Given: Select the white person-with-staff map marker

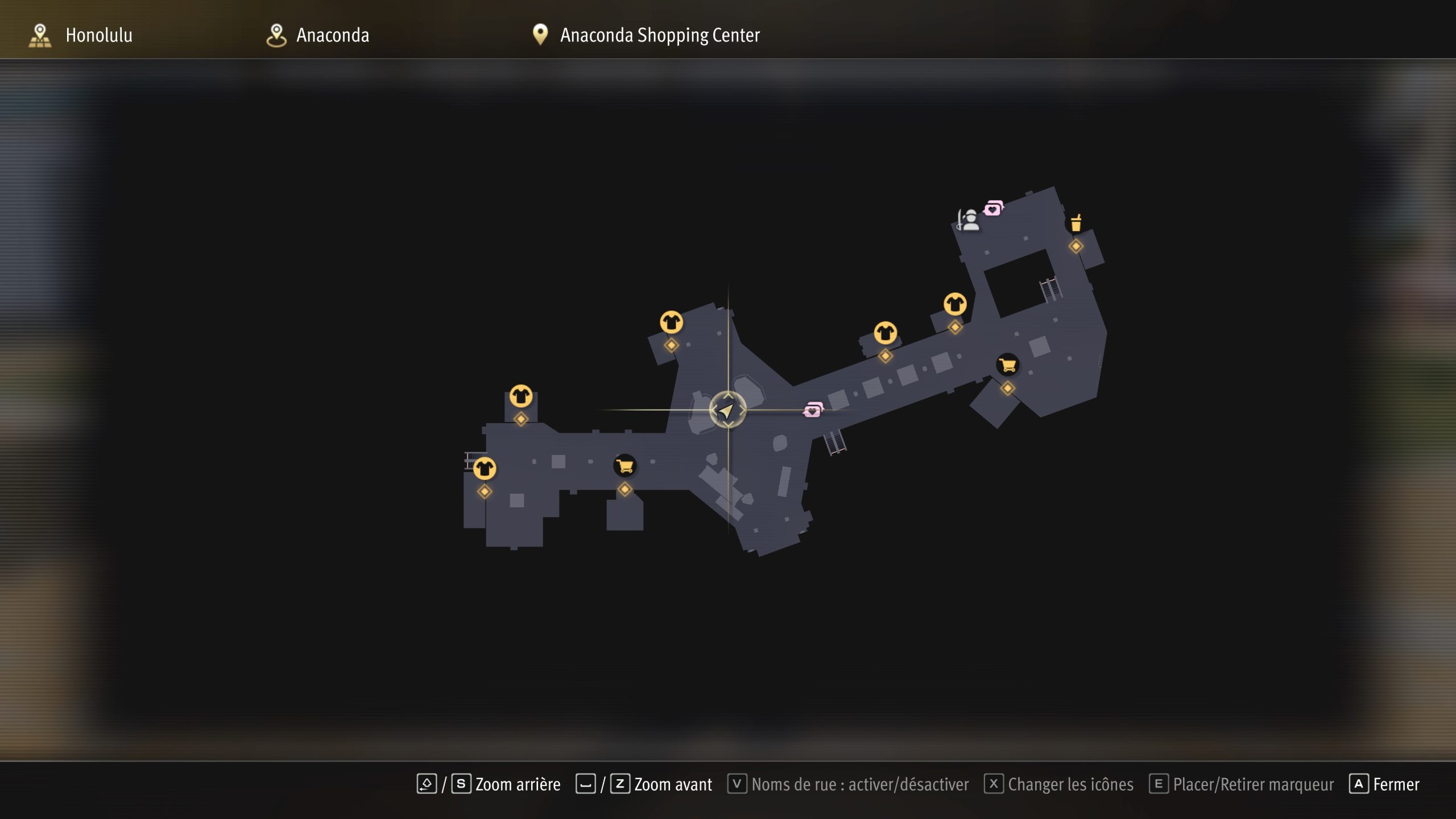Looking at the screenshot, I should [968, 220].
